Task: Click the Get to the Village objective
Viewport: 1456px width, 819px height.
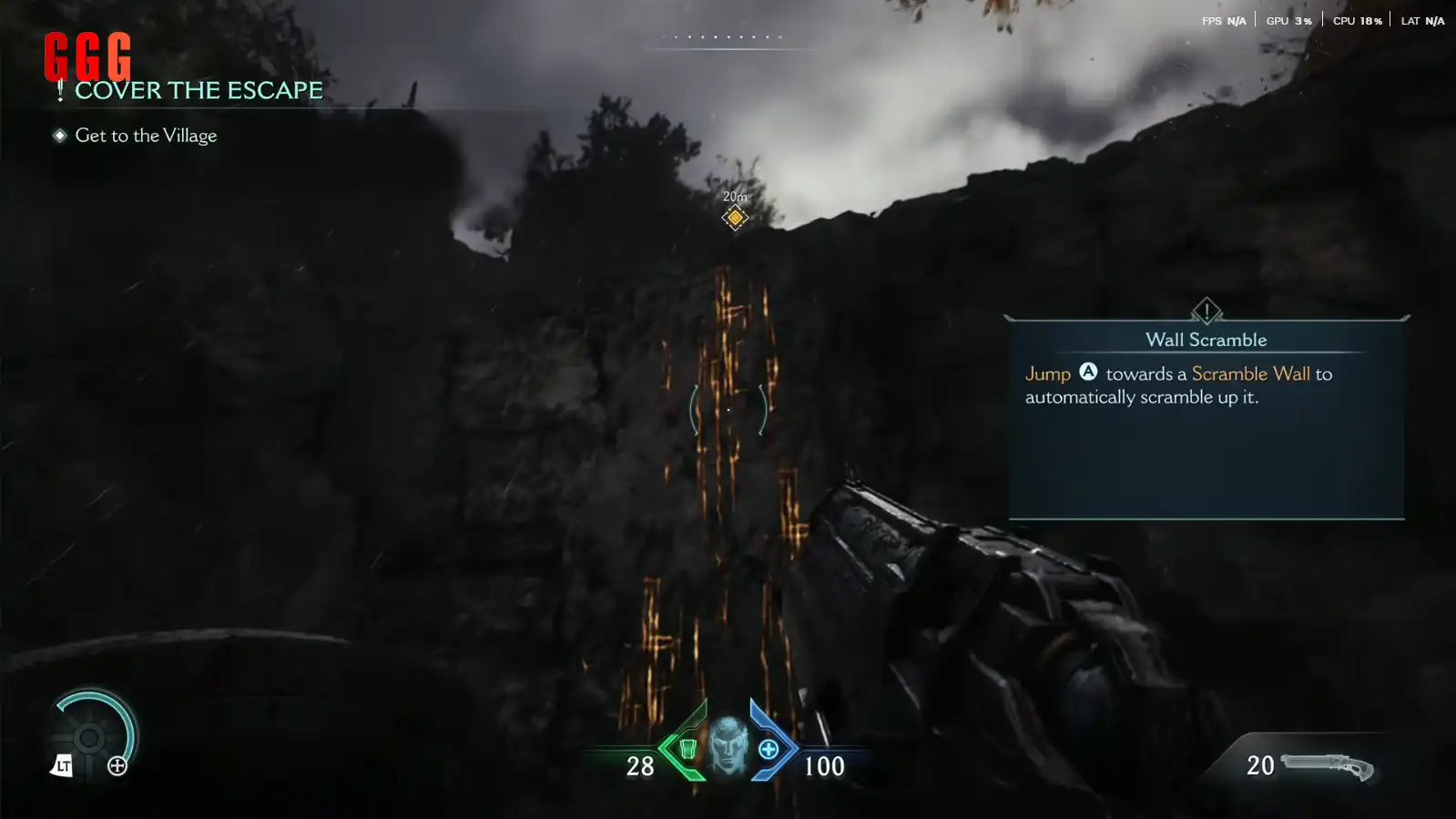Action: tap(146, 136)
